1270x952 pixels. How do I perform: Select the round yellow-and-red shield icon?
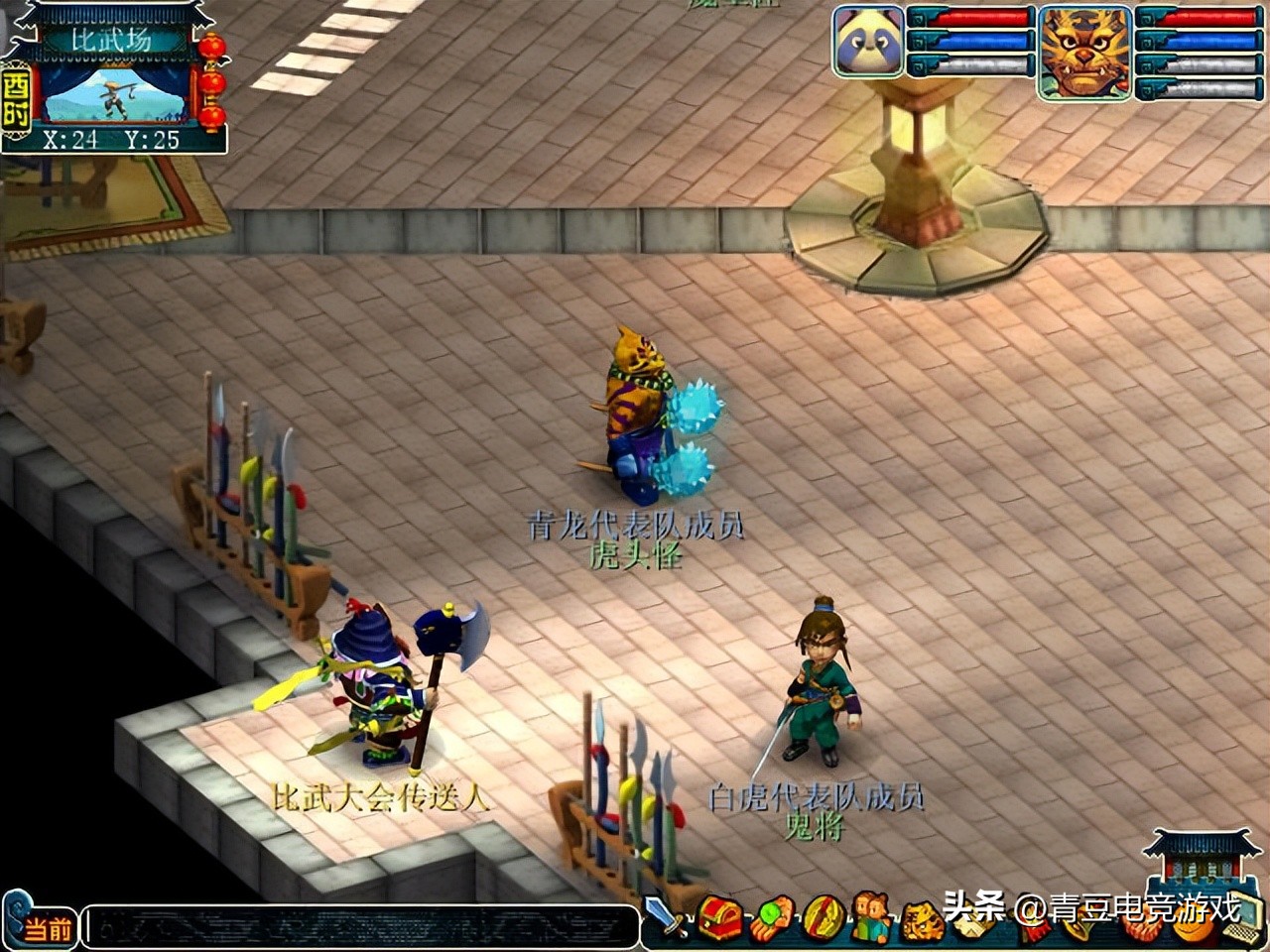[x=823, y=919]
